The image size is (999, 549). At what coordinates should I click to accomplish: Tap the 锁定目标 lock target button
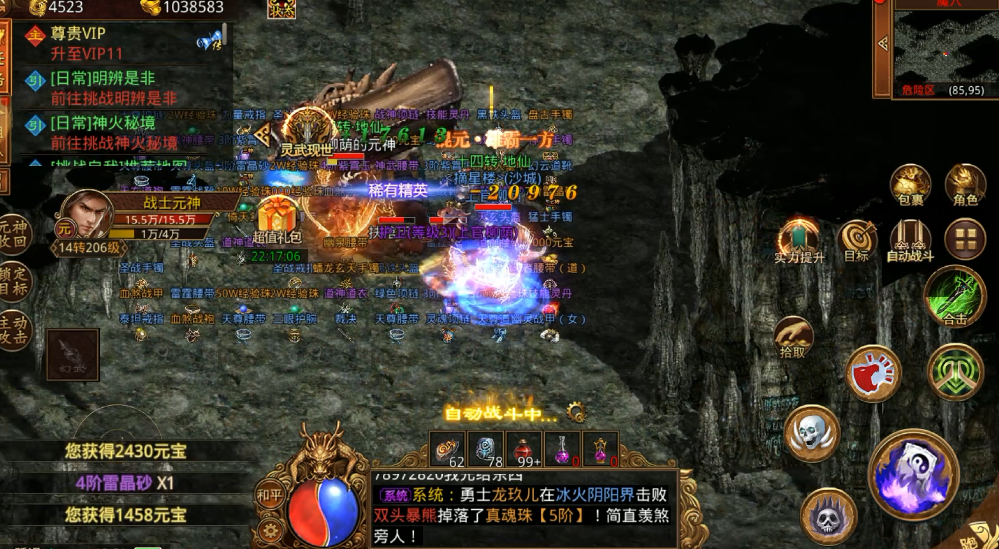13,279
